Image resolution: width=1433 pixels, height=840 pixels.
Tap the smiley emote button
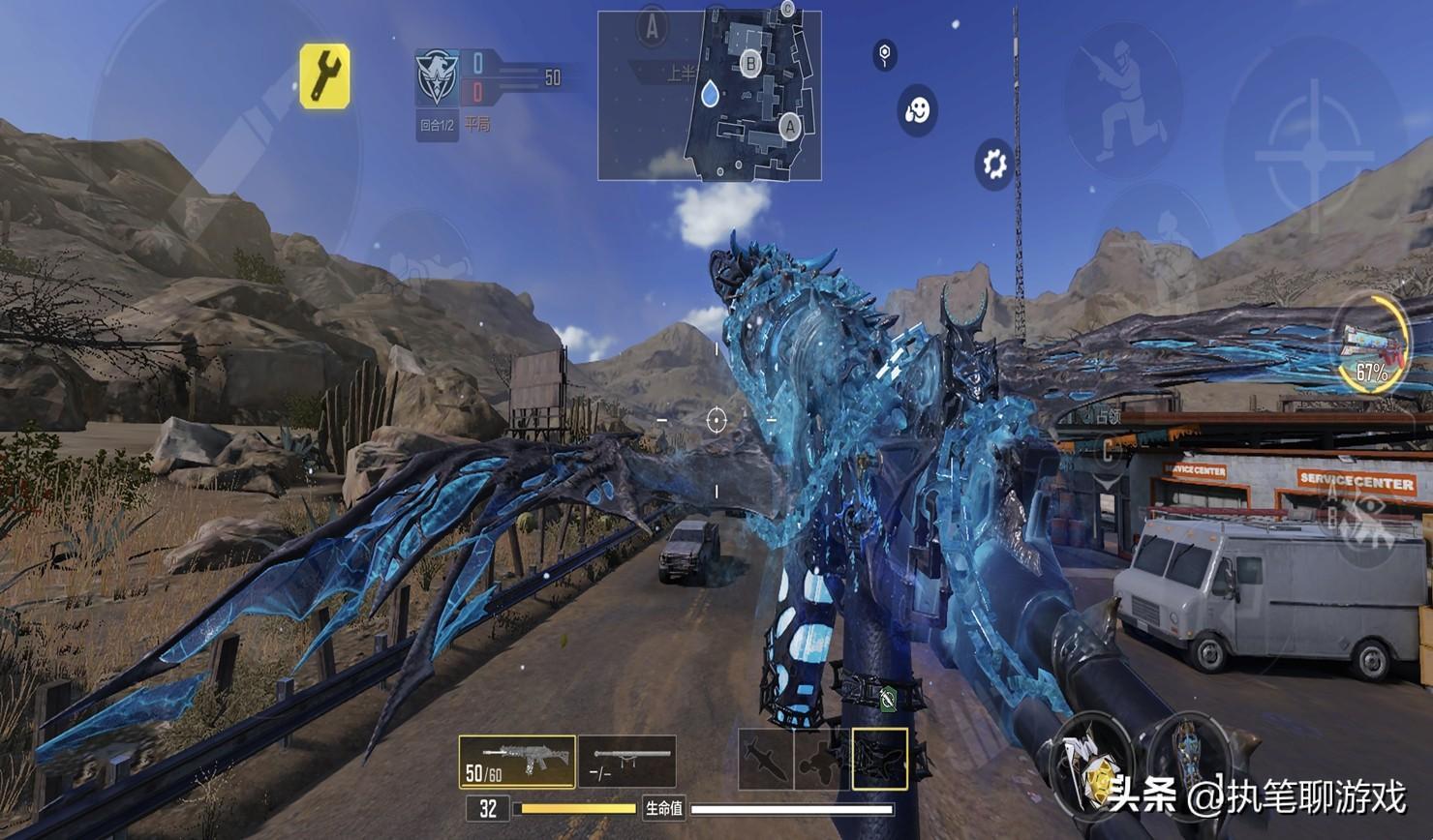(x=916, y=110)
